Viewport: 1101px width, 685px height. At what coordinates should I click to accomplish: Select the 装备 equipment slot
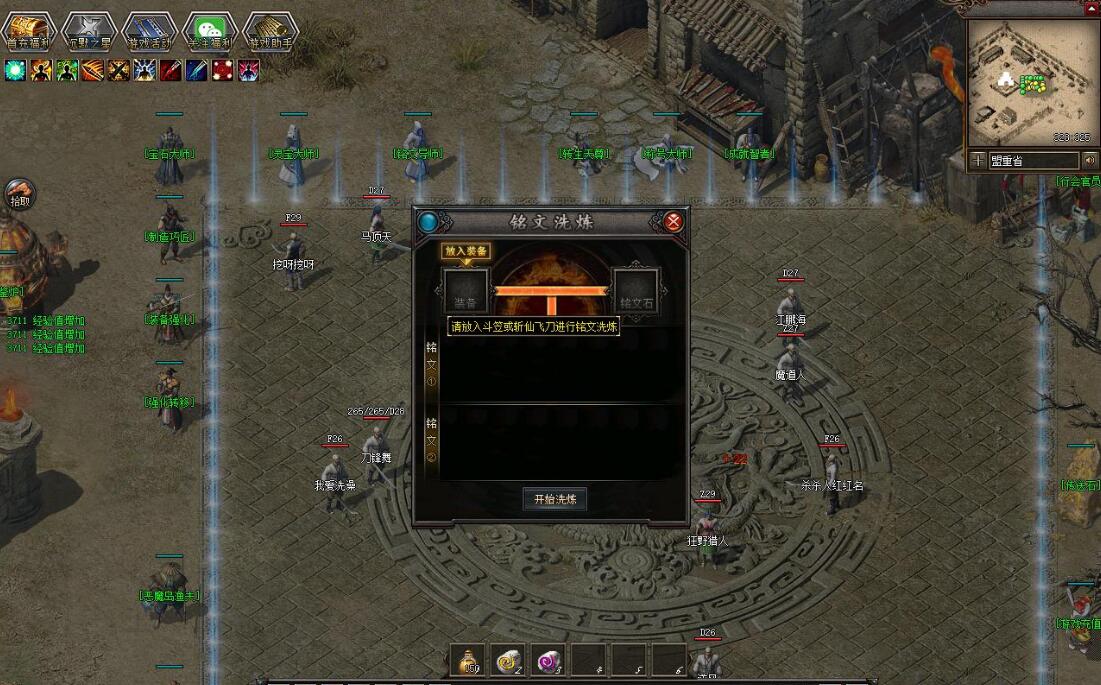pyautogui.click(x=466, y=291)
